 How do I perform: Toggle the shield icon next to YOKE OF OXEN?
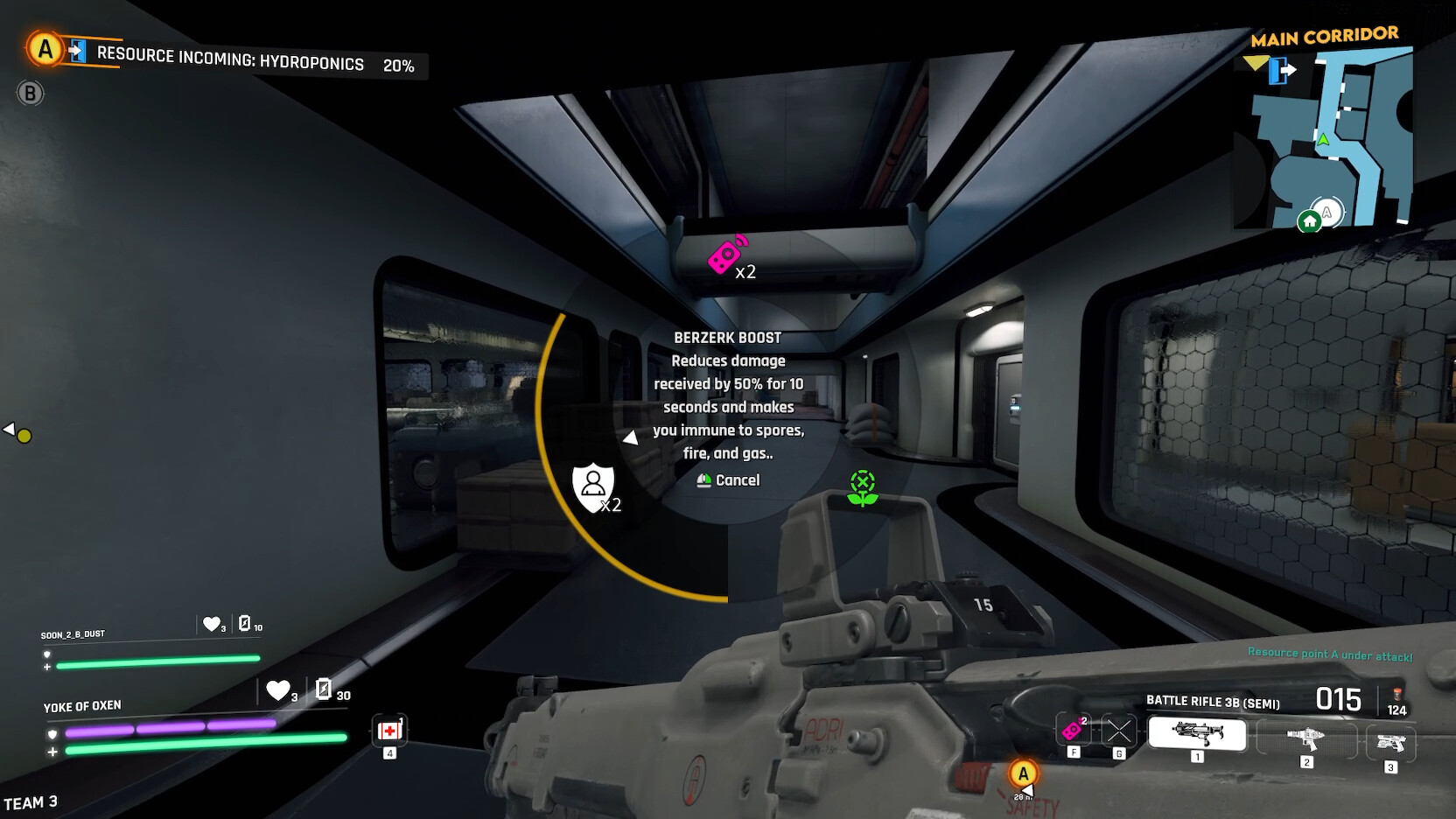pos(52,729)
